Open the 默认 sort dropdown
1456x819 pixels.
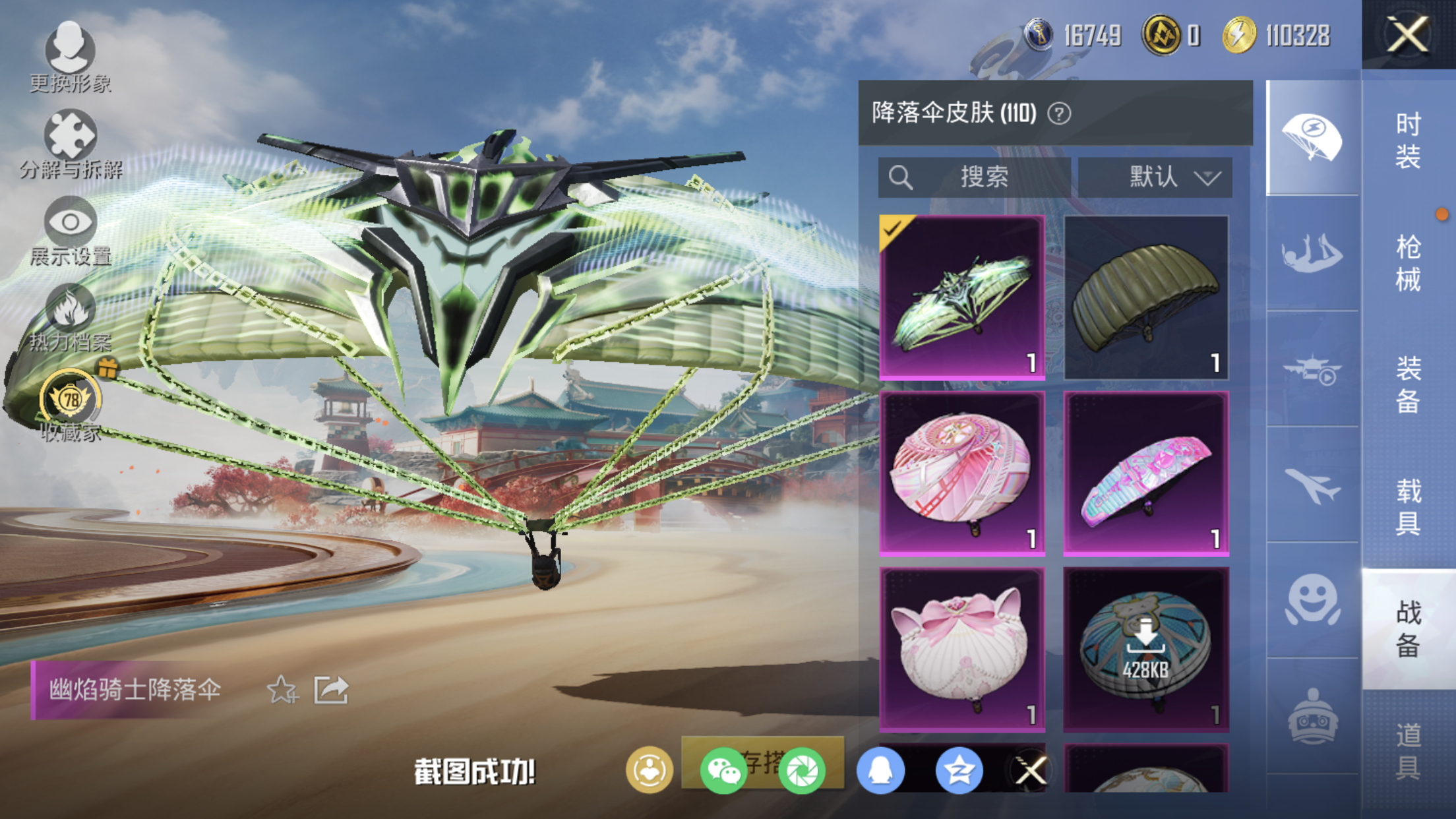pos(1155,177)
